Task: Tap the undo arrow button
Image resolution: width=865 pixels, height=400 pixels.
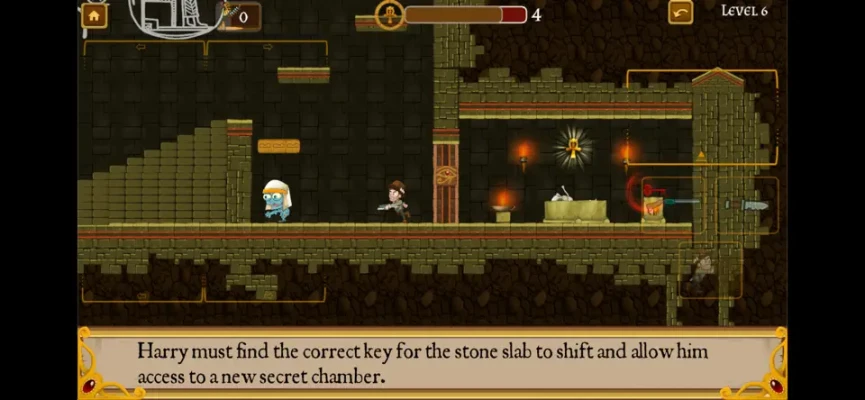Action: 680,12
